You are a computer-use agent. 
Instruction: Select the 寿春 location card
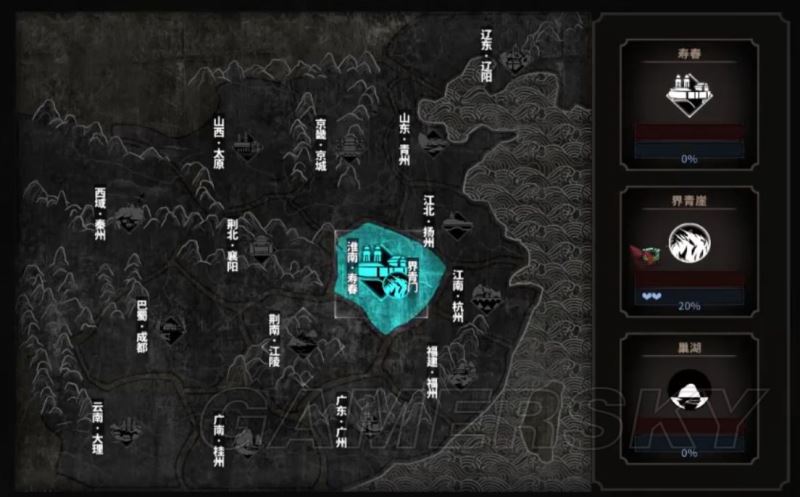[689, 102]
